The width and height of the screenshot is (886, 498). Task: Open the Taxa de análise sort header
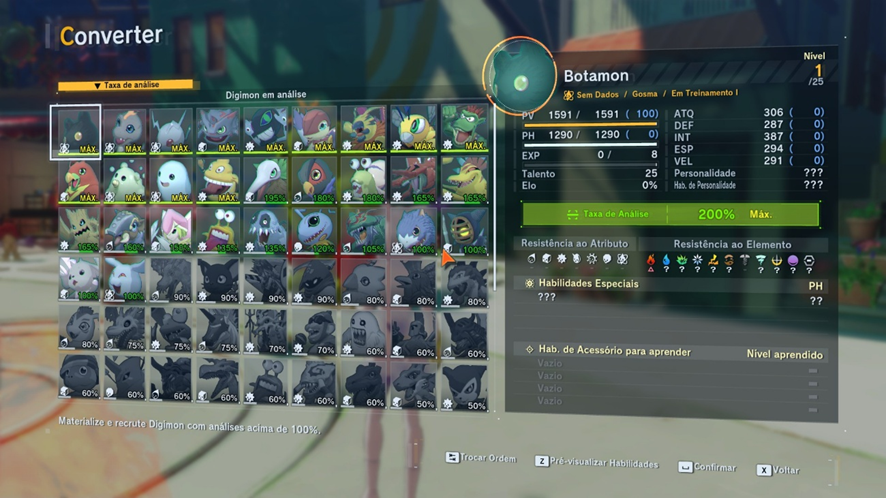click(127, 86)
